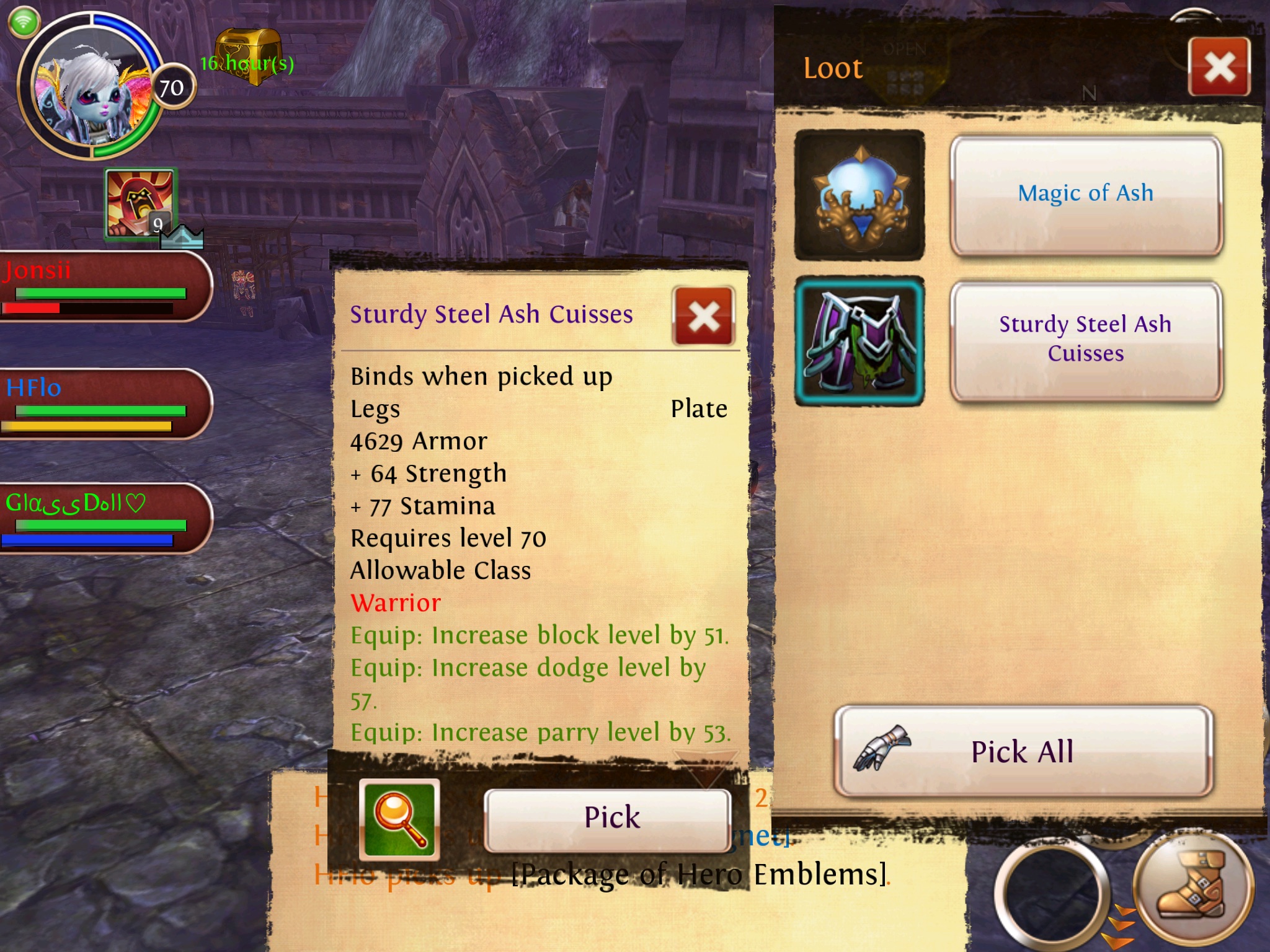Image resolution: width=1270 pixels, height=952 pixels.
Task: Inspect item with the magnifying glass button
Action: click(399, 819)
